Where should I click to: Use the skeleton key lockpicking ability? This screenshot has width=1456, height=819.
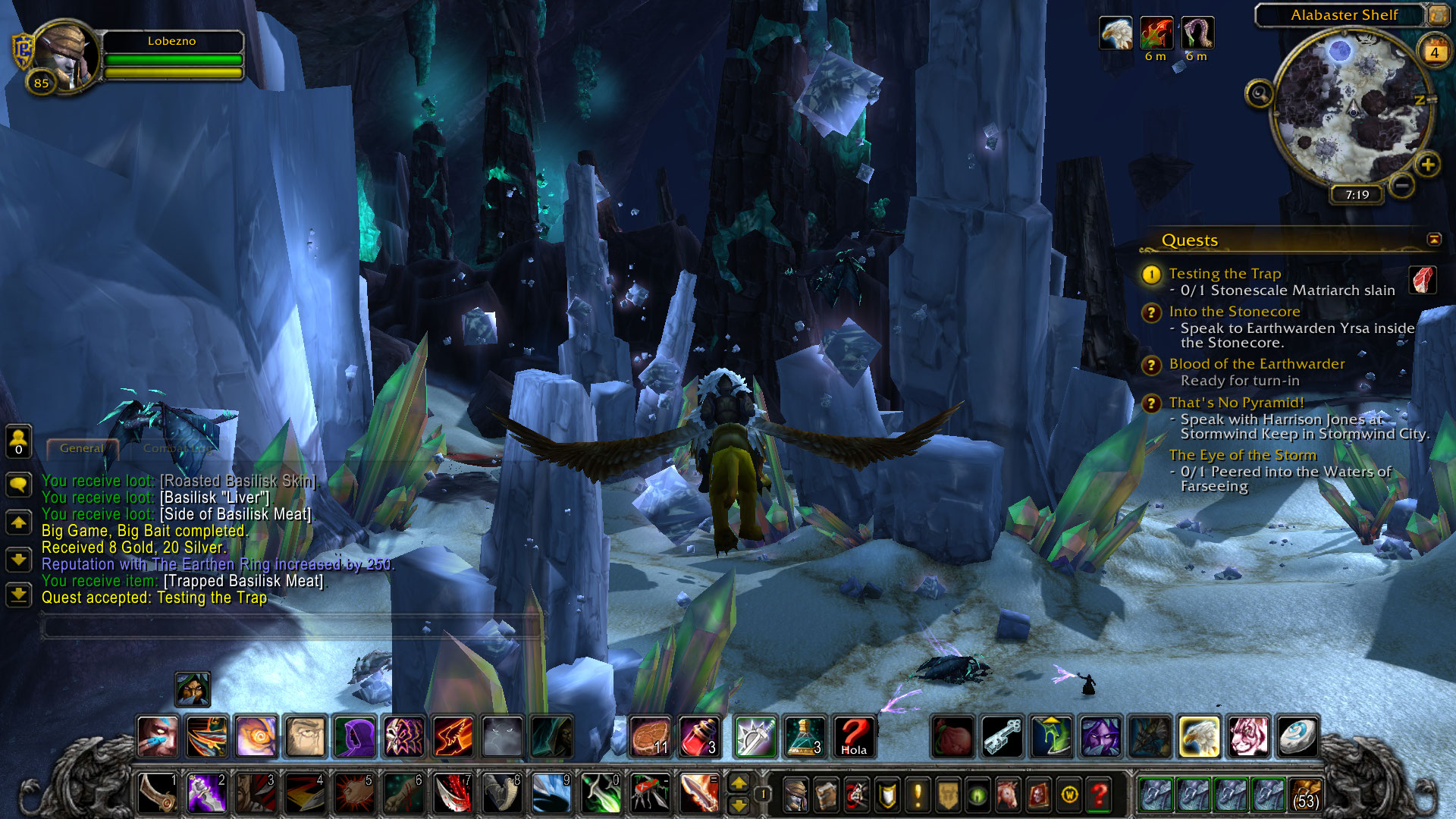[x=1003, y=737]
